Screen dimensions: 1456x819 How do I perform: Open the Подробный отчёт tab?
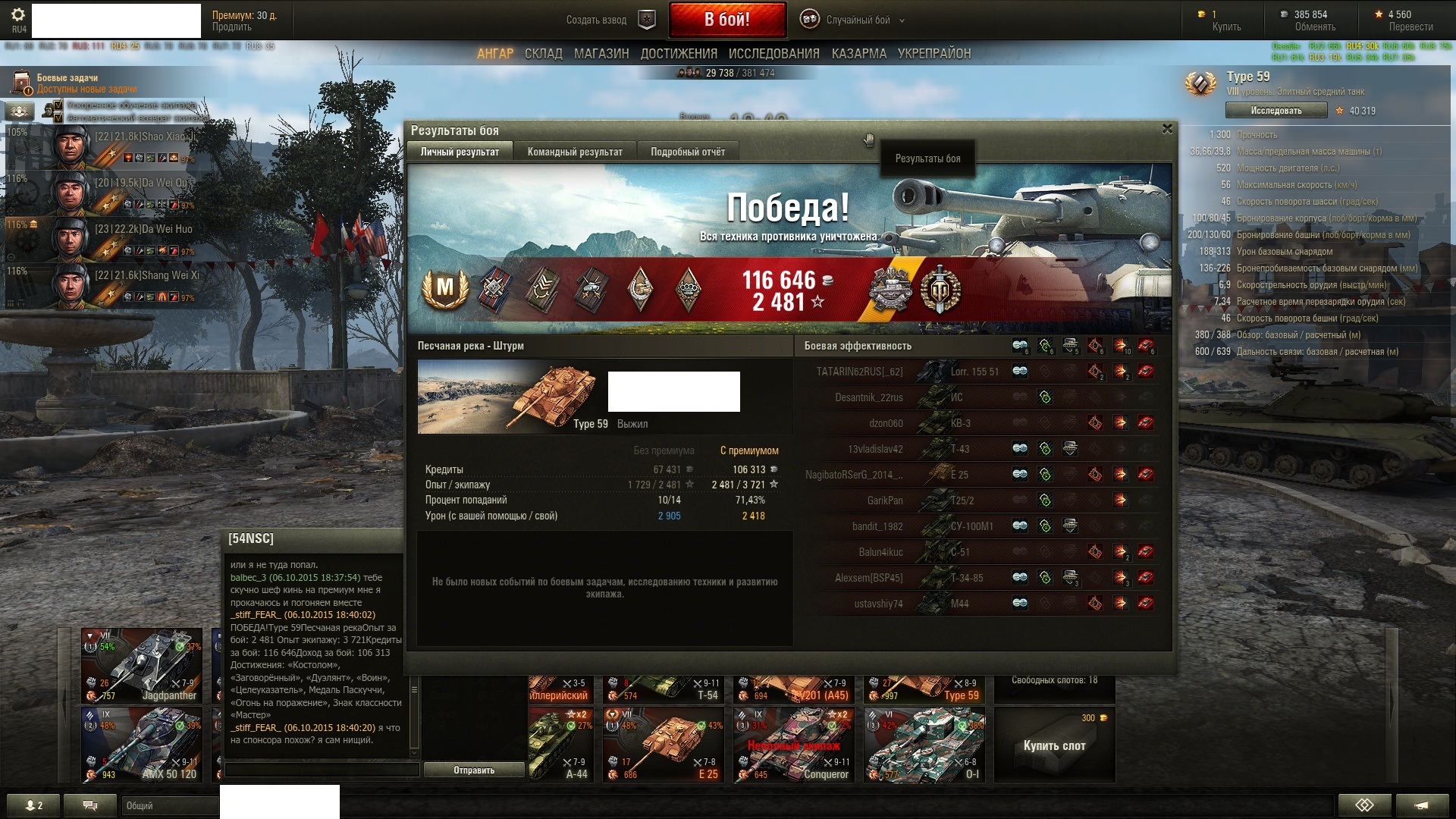pyautogui.click(x=687, y=152)
